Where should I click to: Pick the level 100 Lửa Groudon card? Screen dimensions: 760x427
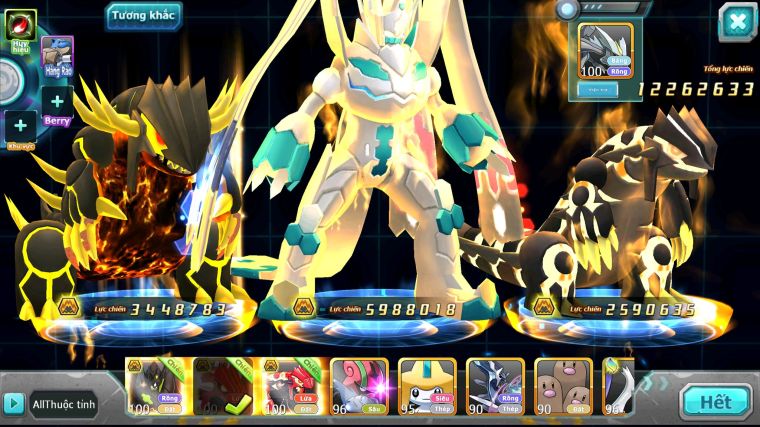pyautogui.click(x=291, y=386)
